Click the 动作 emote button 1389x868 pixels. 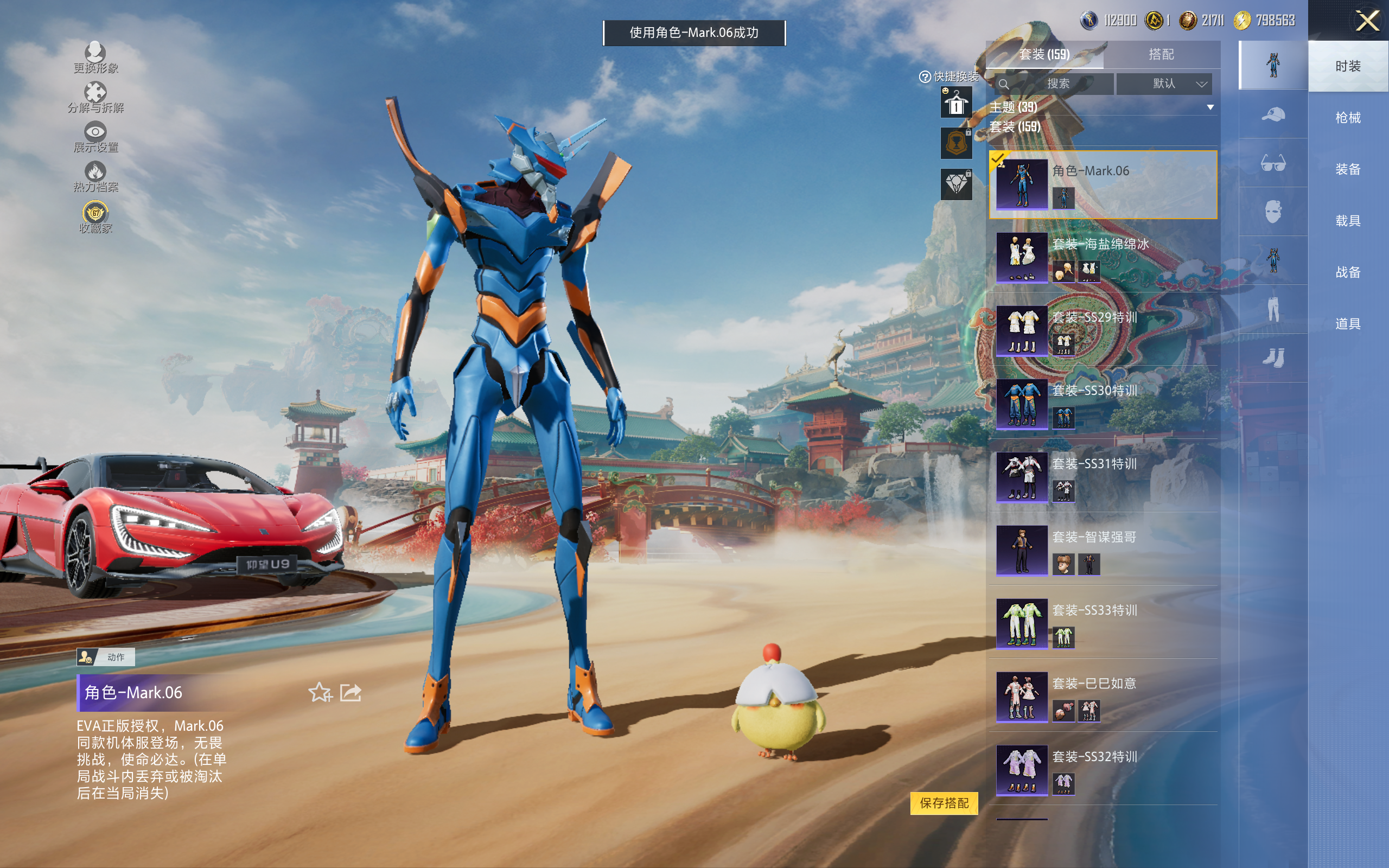click(x=106, y=657)
